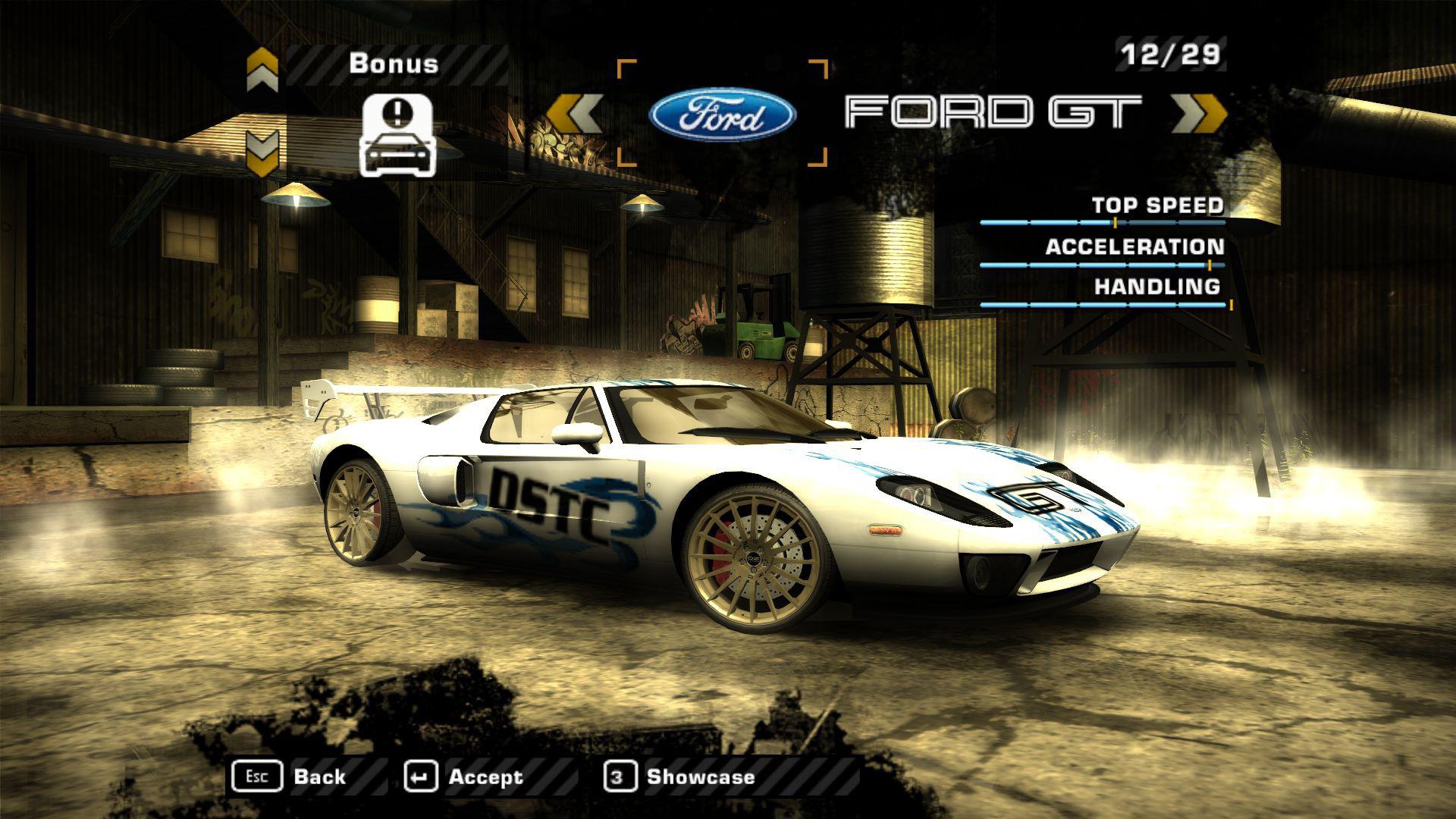Click the Top Speed stat bar
Viewport: 1456px width, 819px height.
click(1103, 222)
